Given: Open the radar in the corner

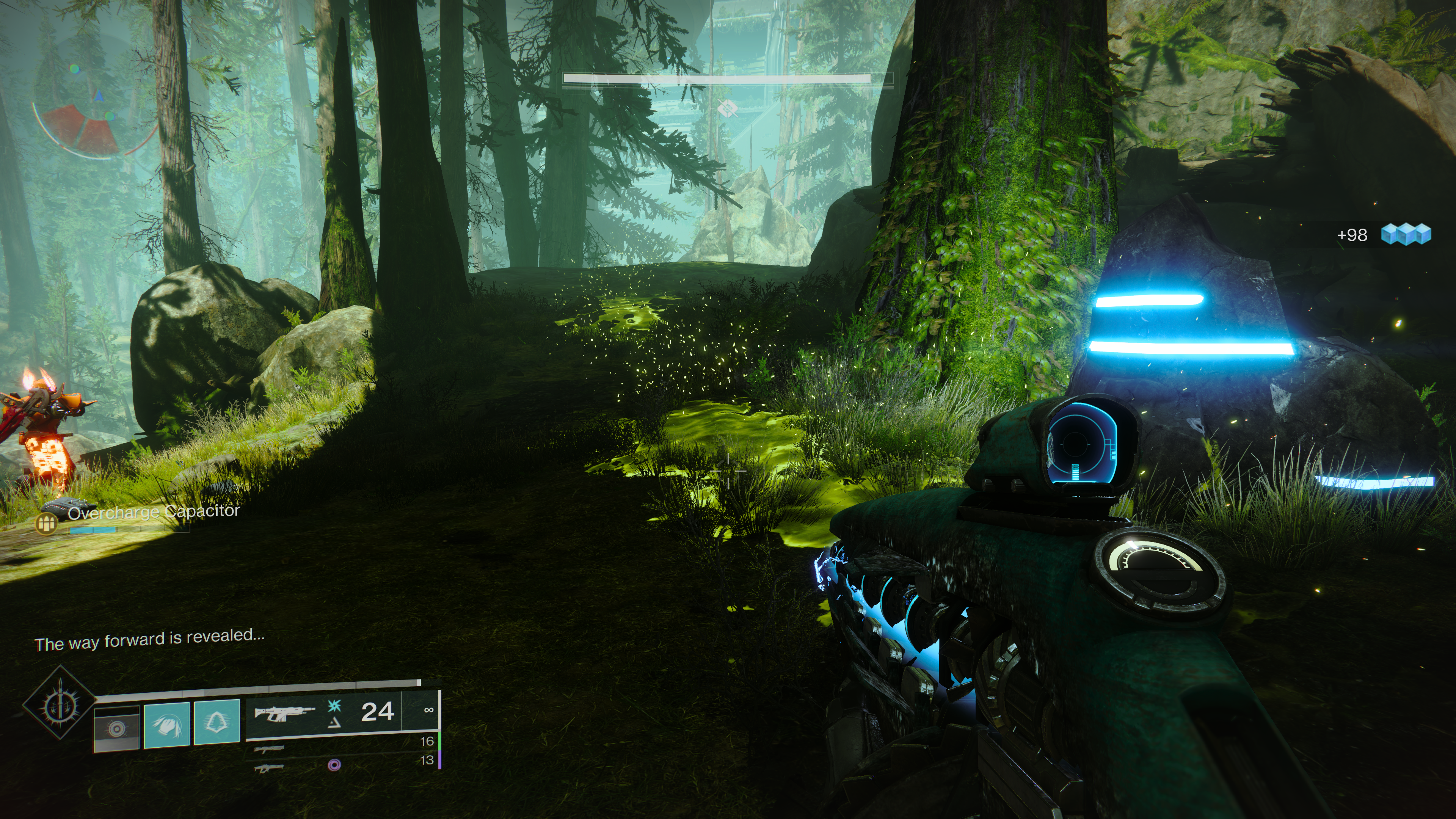Looking at the screenshot, I should coord(94,119).
